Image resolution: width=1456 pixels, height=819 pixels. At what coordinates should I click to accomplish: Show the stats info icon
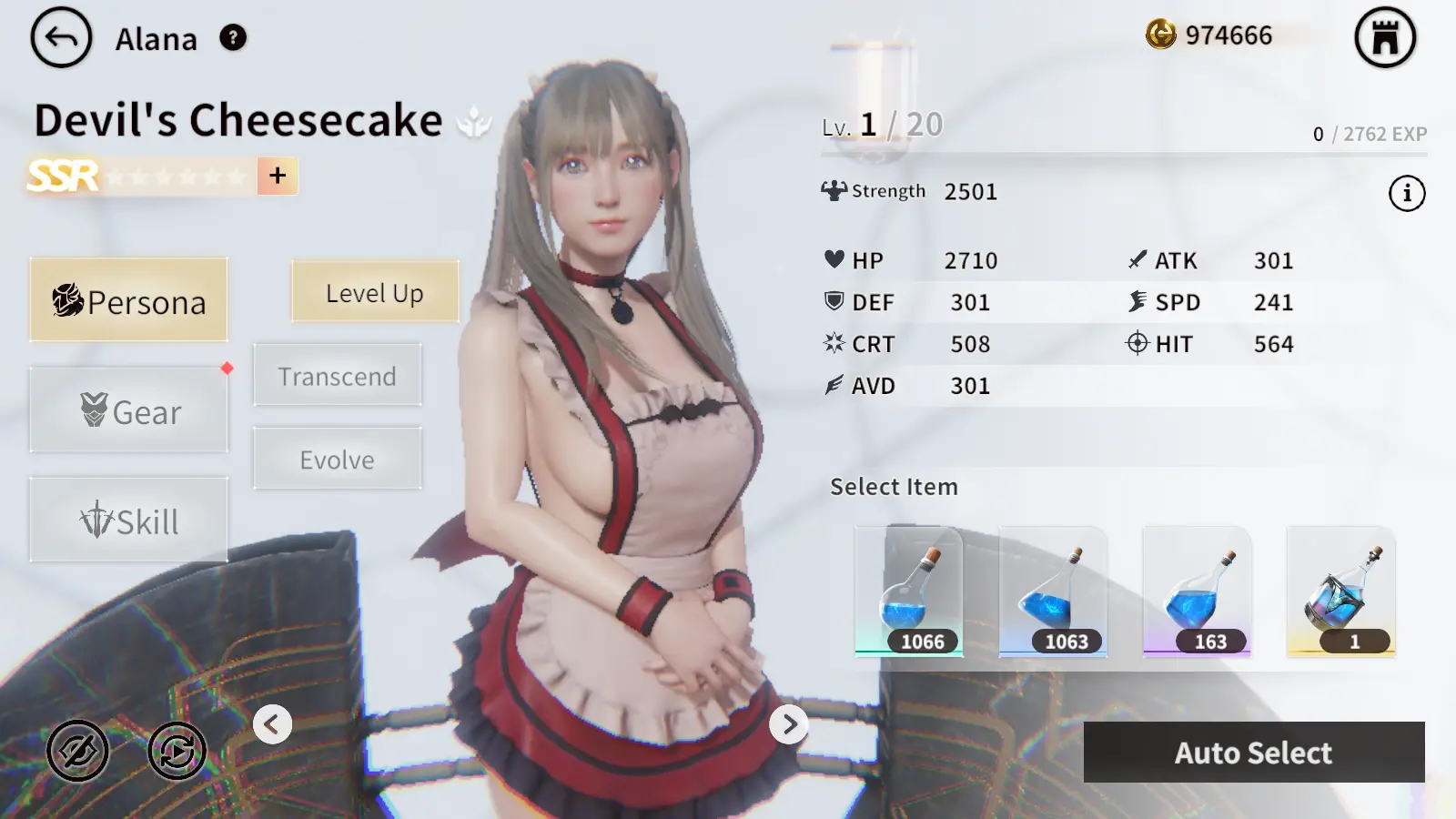tap(1407, 193)
